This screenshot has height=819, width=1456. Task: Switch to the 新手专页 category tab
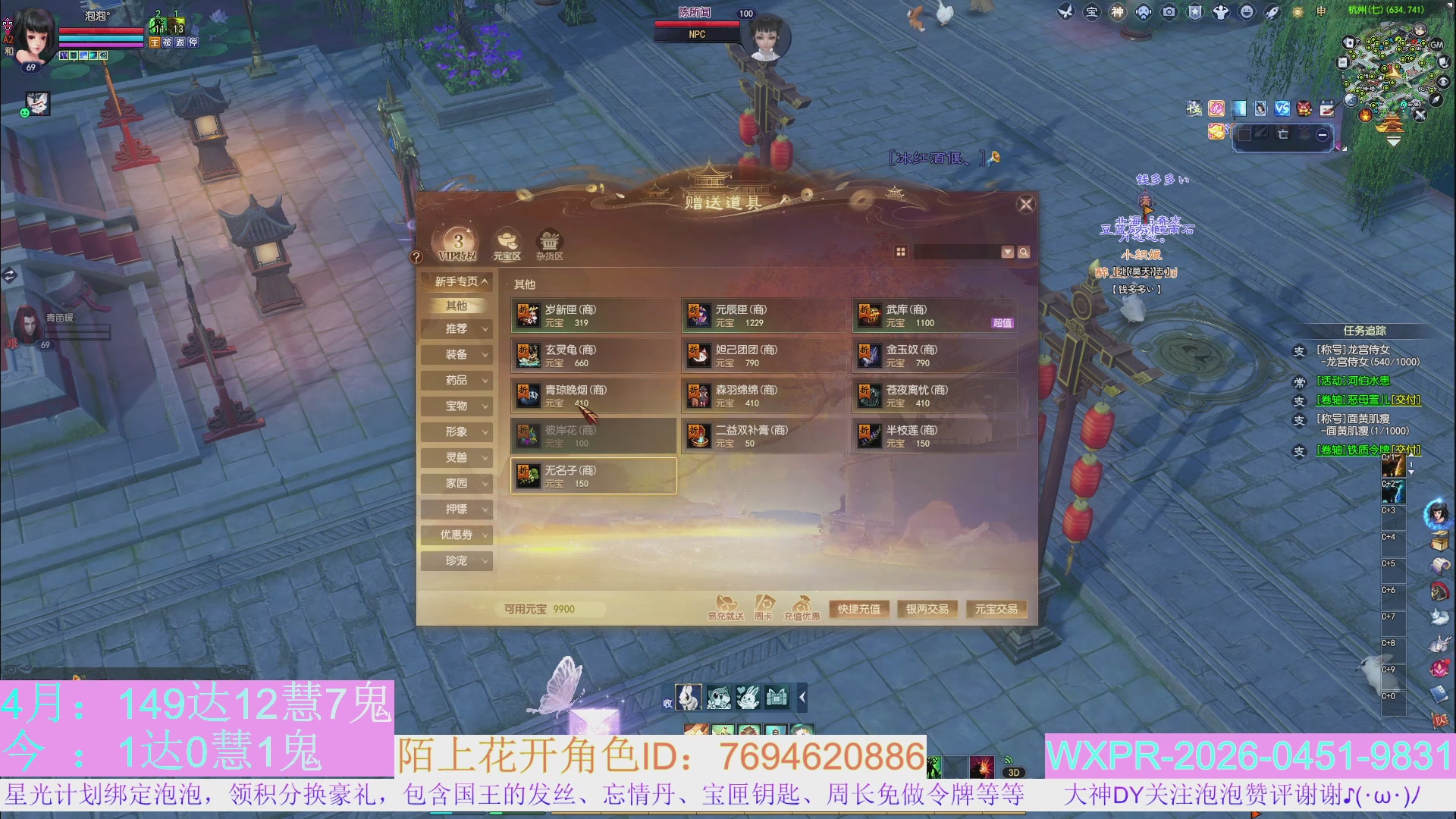[x=456, y=281]
